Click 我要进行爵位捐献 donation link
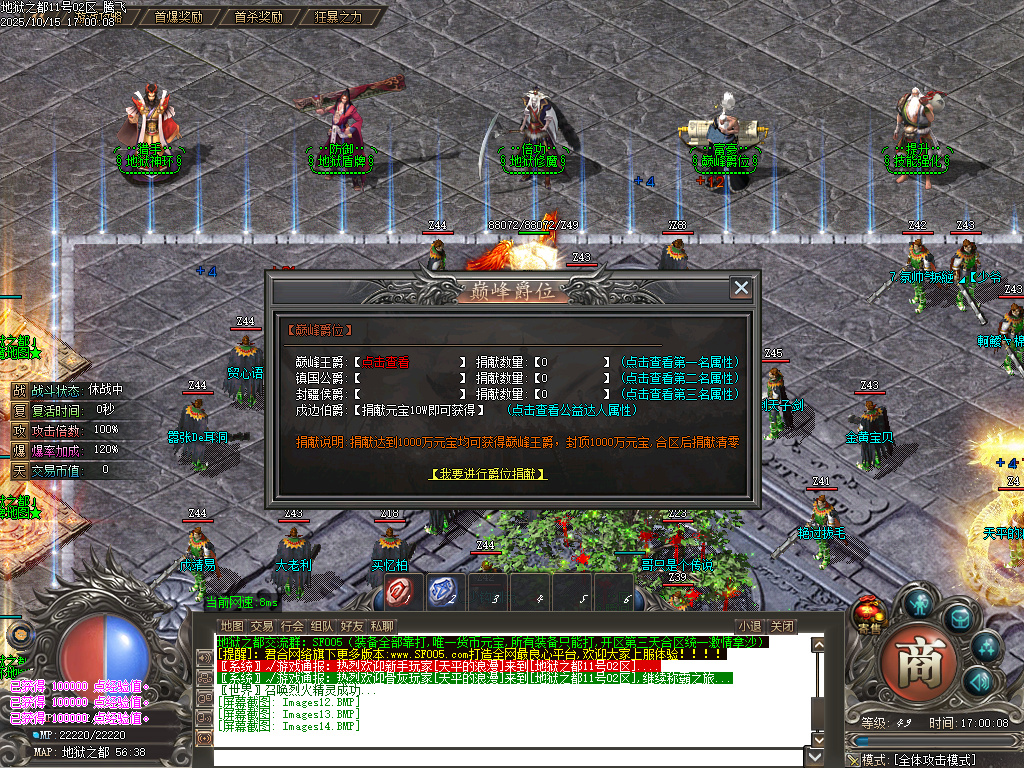This screenshot has height=768, width=1024. click(490, 473)
